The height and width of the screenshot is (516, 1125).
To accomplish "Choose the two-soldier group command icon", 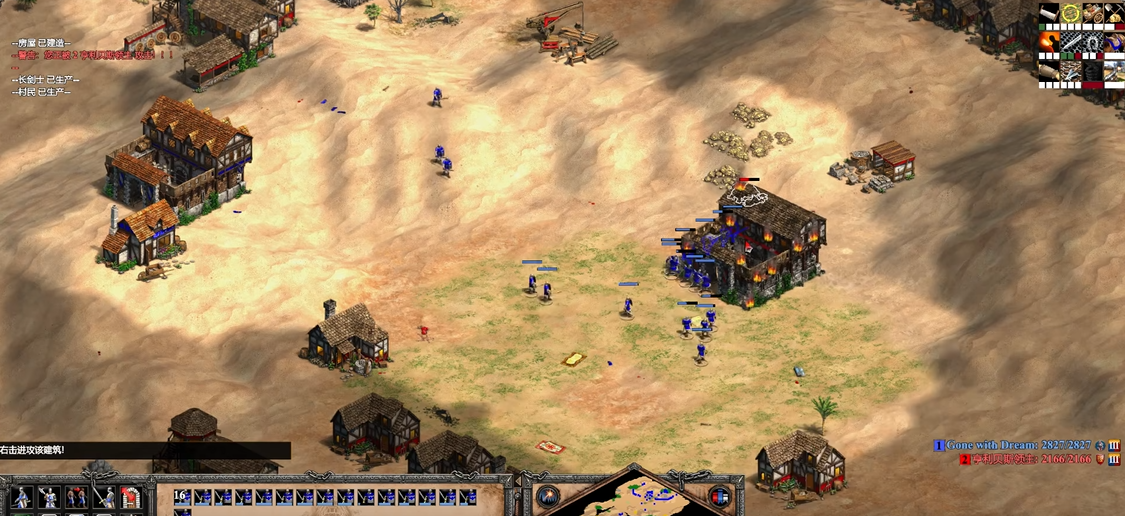I will pyautogui.click(x=76, y=497).
